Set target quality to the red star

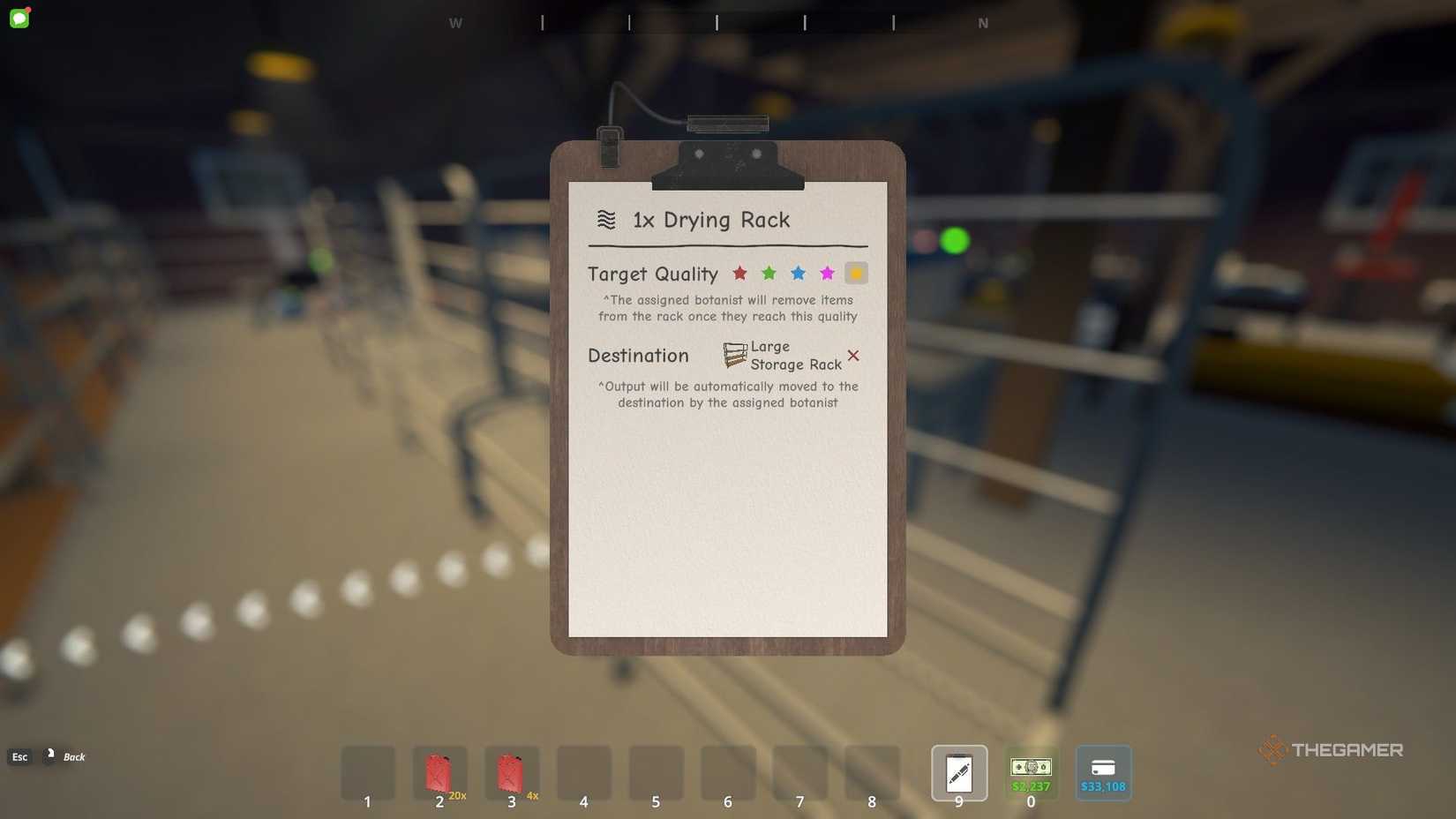(739, 274)
